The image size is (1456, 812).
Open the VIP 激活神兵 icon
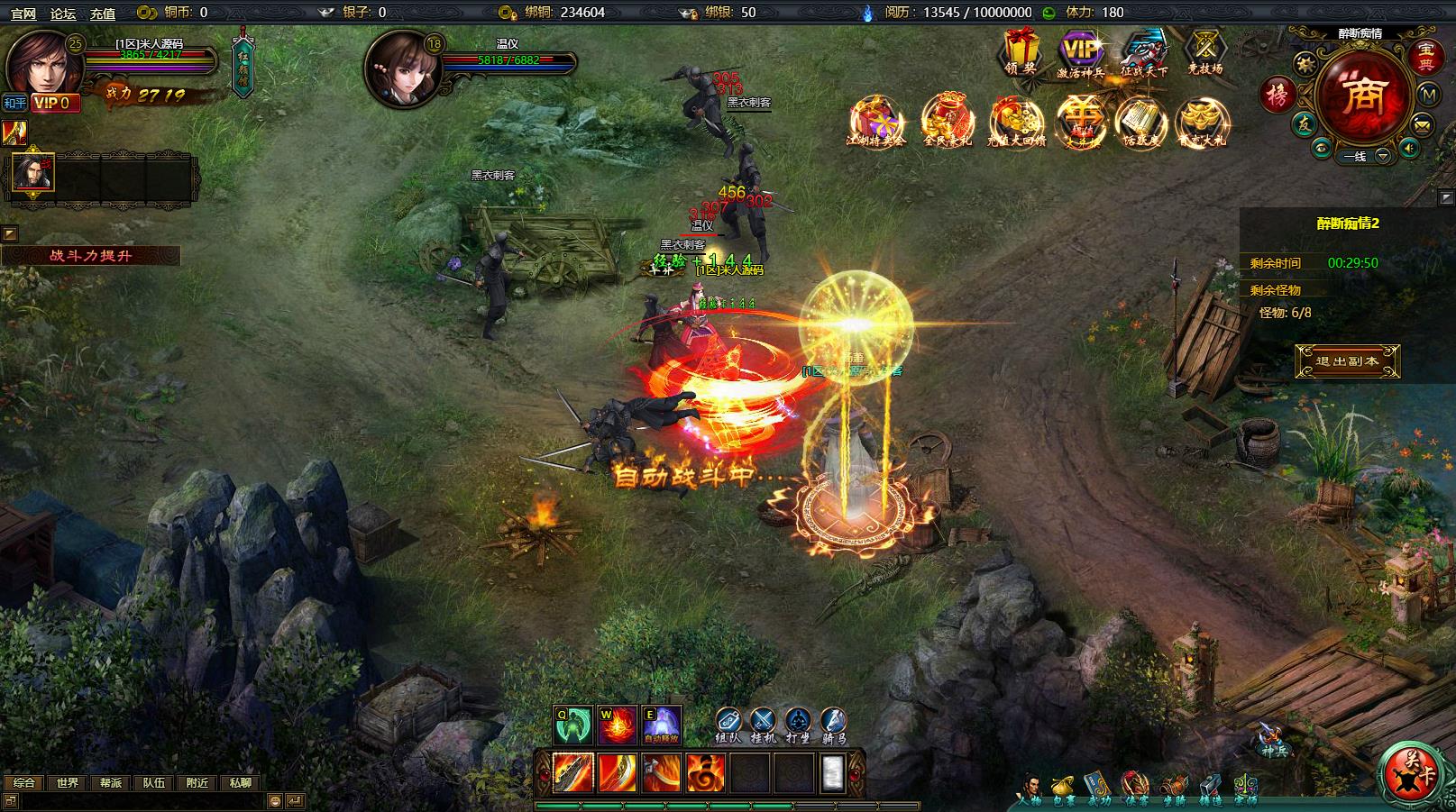(x=1080, y=52)
